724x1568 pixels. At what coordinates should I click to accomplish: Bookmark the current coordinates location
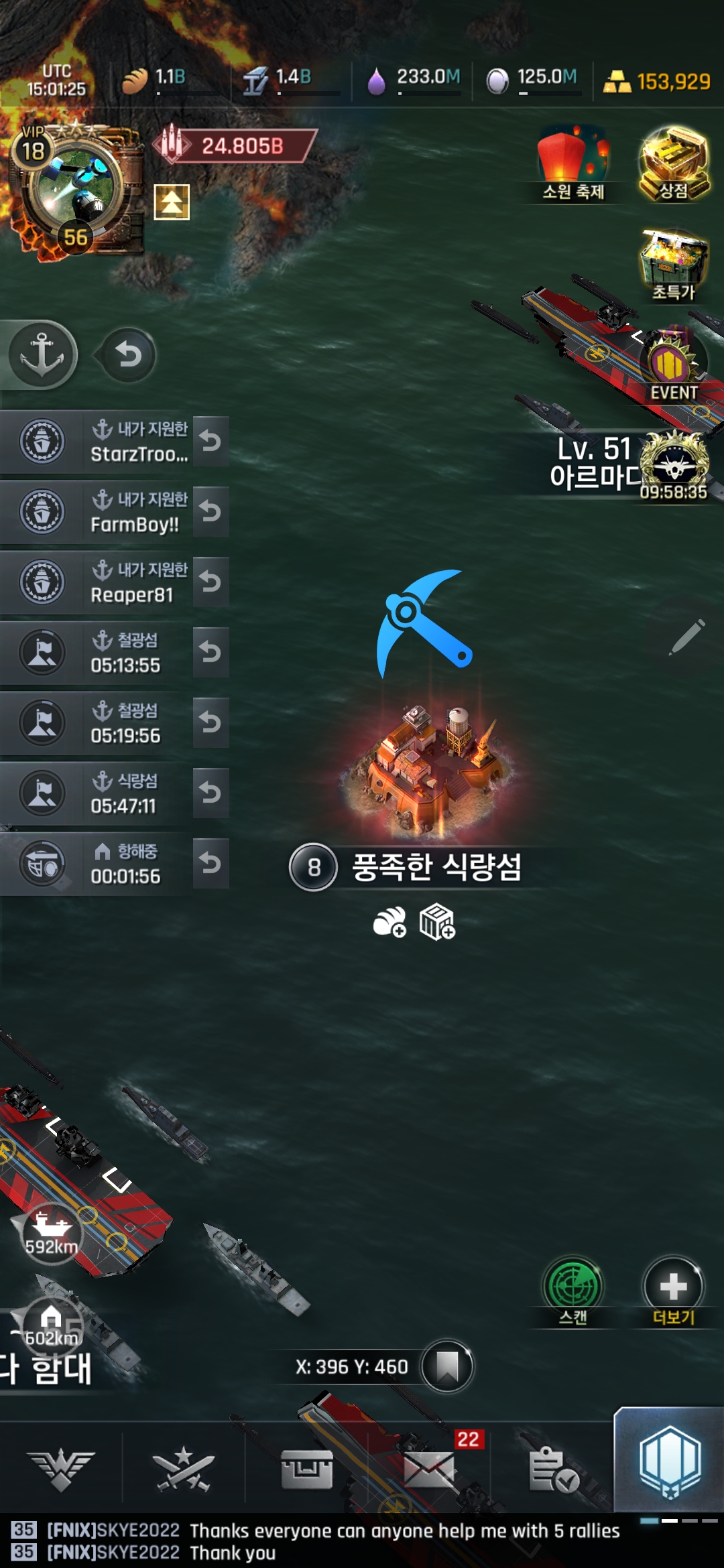point(447,1366)
